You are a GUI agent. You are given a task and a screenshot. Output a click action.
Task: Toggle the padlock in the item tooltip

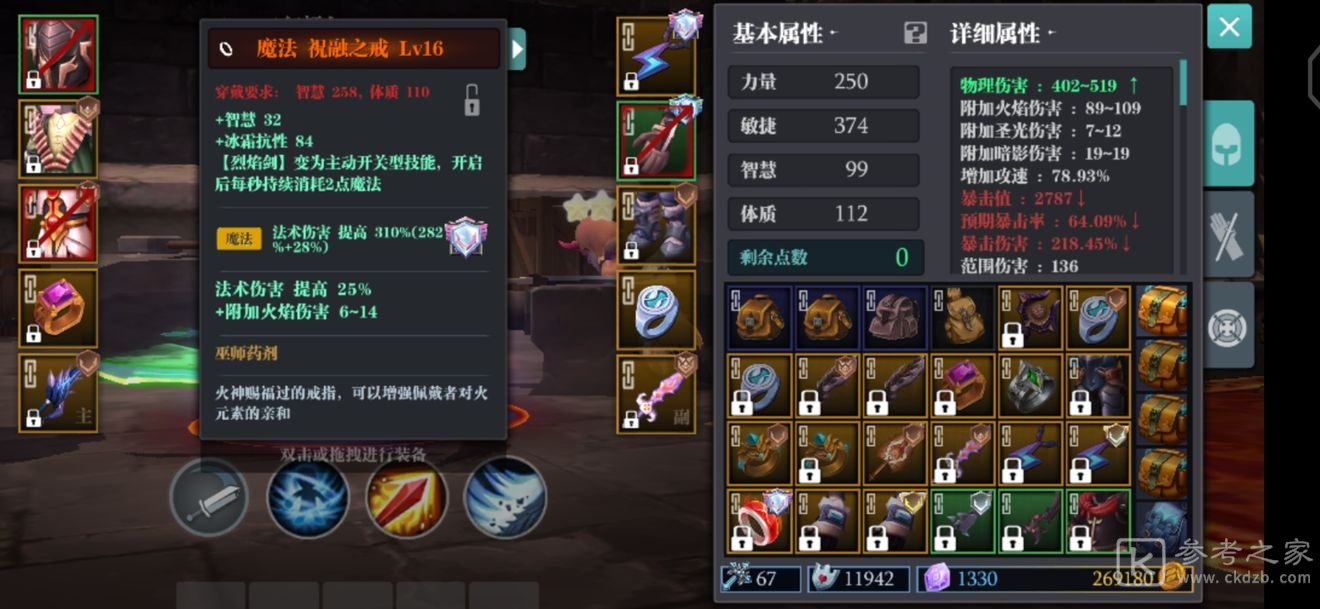click(x=471, y=99)
